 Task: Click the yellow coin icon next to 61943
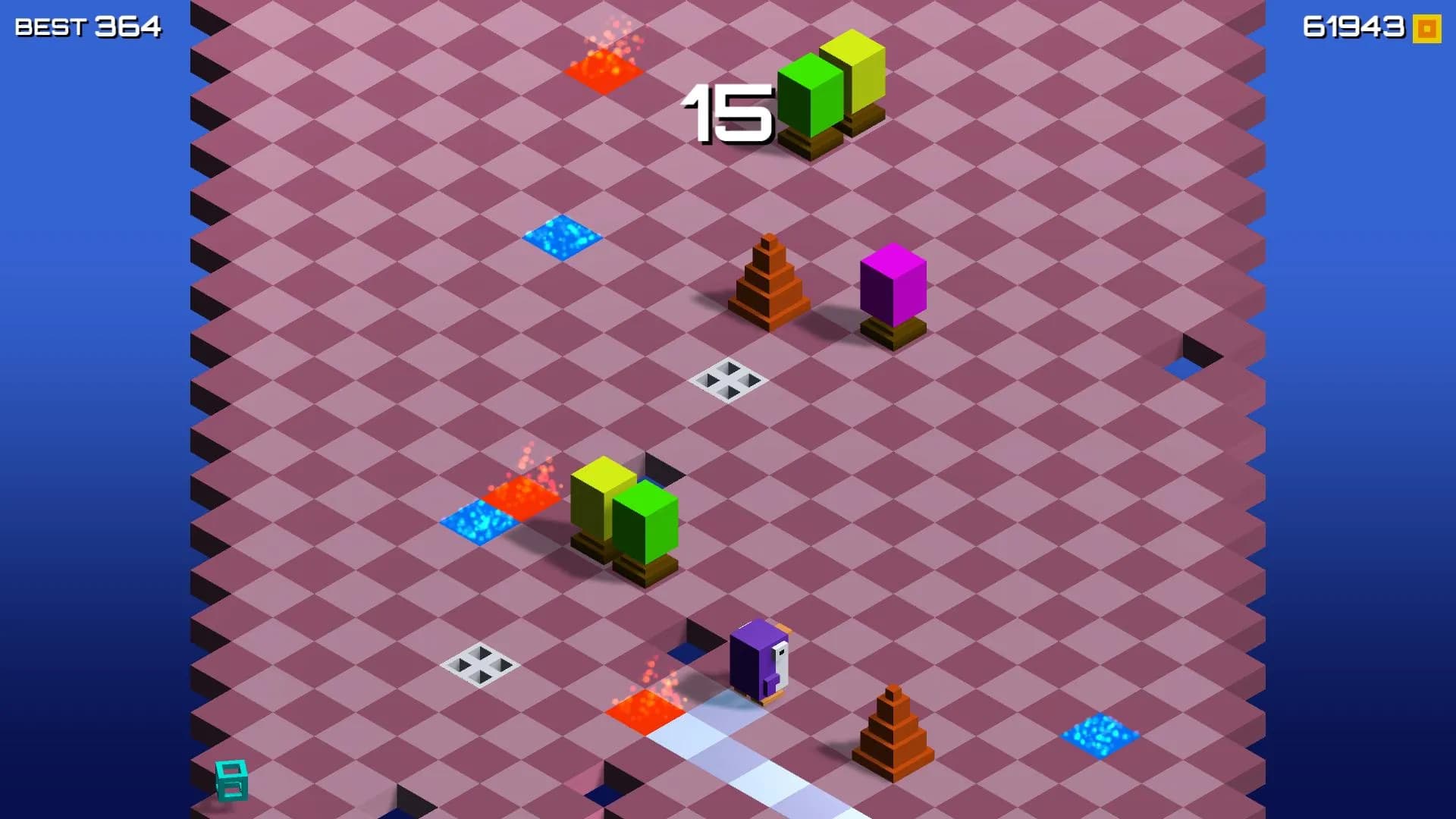pyautogui.click(x=1424, y=29)
